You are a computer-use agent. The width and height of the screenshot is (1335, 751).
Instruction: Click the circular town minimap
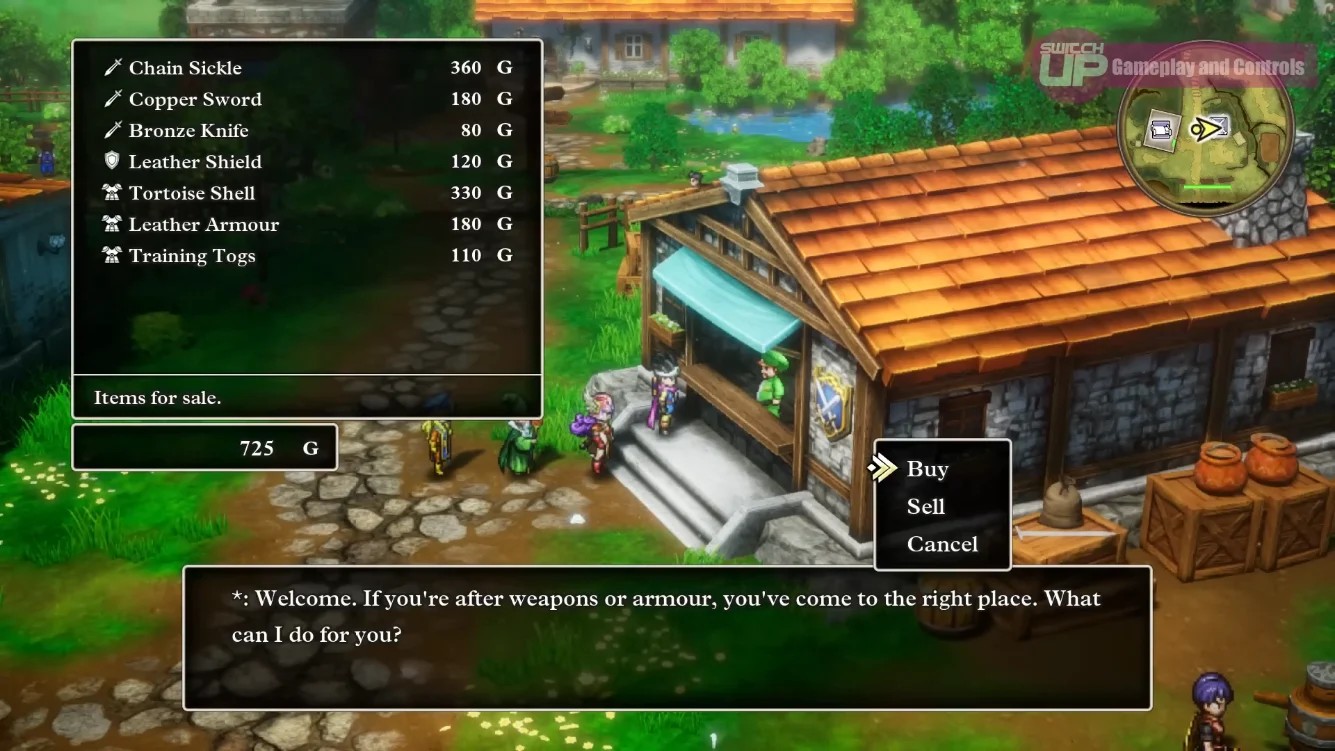(1206, 129)
